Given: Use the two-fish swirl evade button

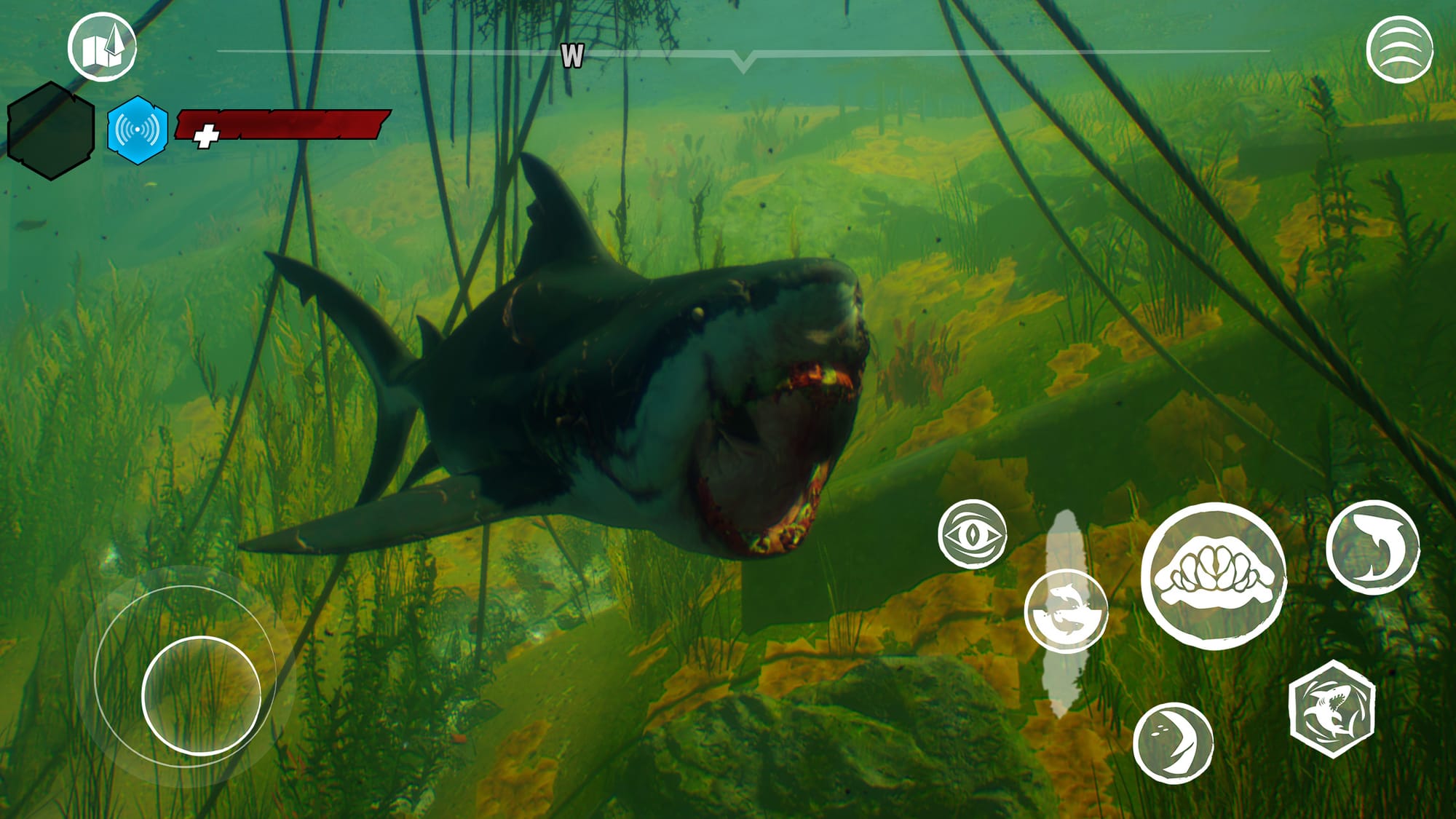Looking at the screenshot, I should point(1066,610).
